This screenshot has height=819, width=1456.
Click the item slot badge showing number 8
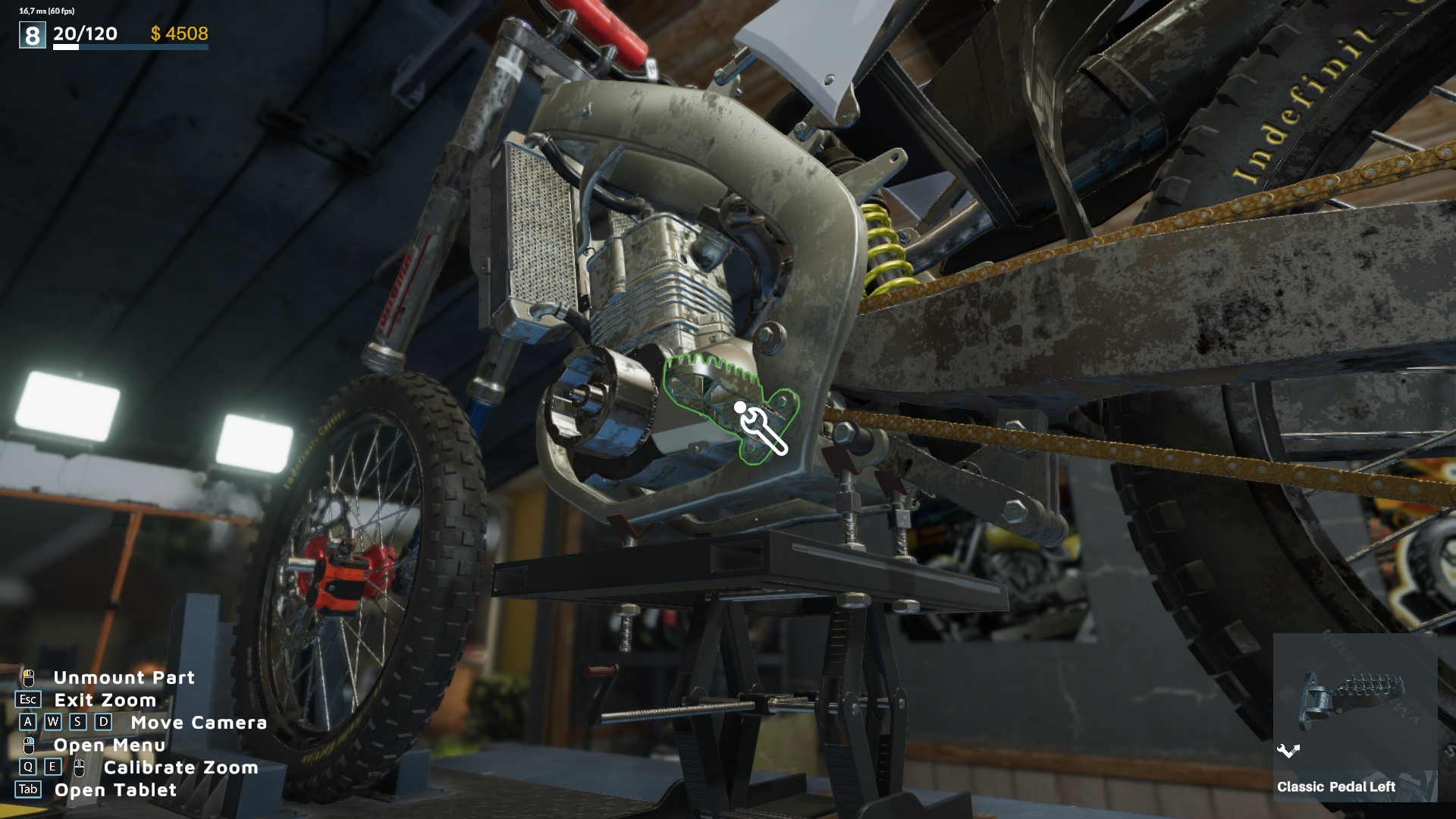(x=31, y=33)
